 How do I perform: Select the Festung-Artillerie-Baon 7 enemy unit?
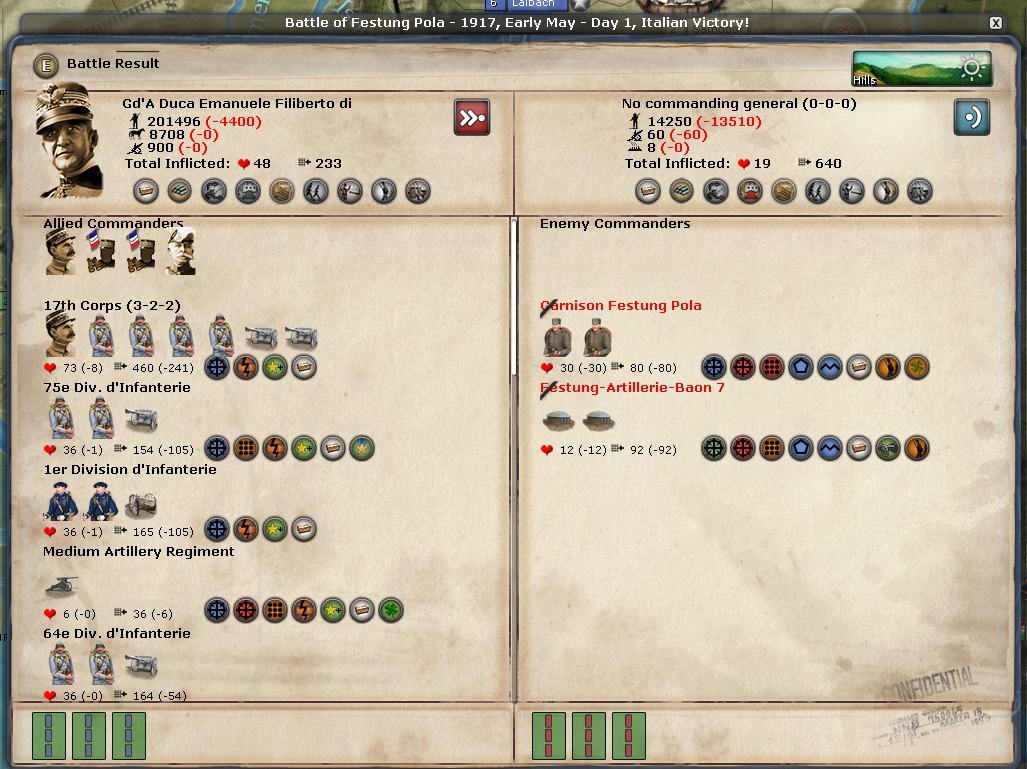click(632, 388)
